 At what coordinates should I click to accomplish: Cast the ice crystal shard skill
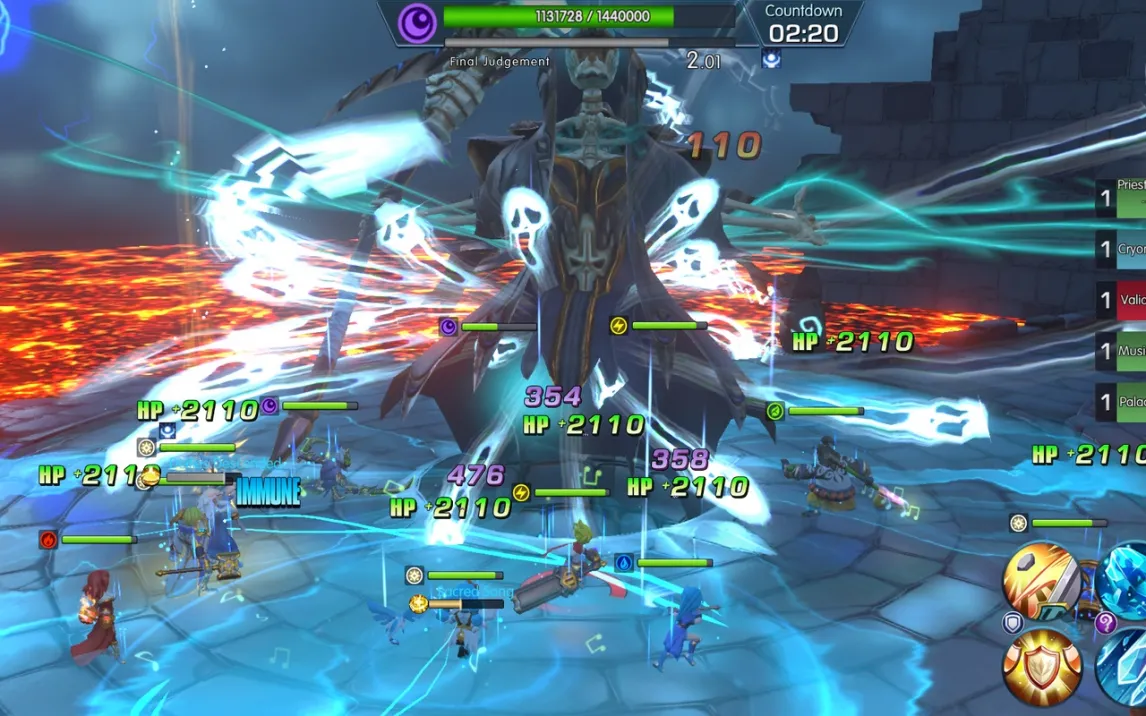(1124, 668)
